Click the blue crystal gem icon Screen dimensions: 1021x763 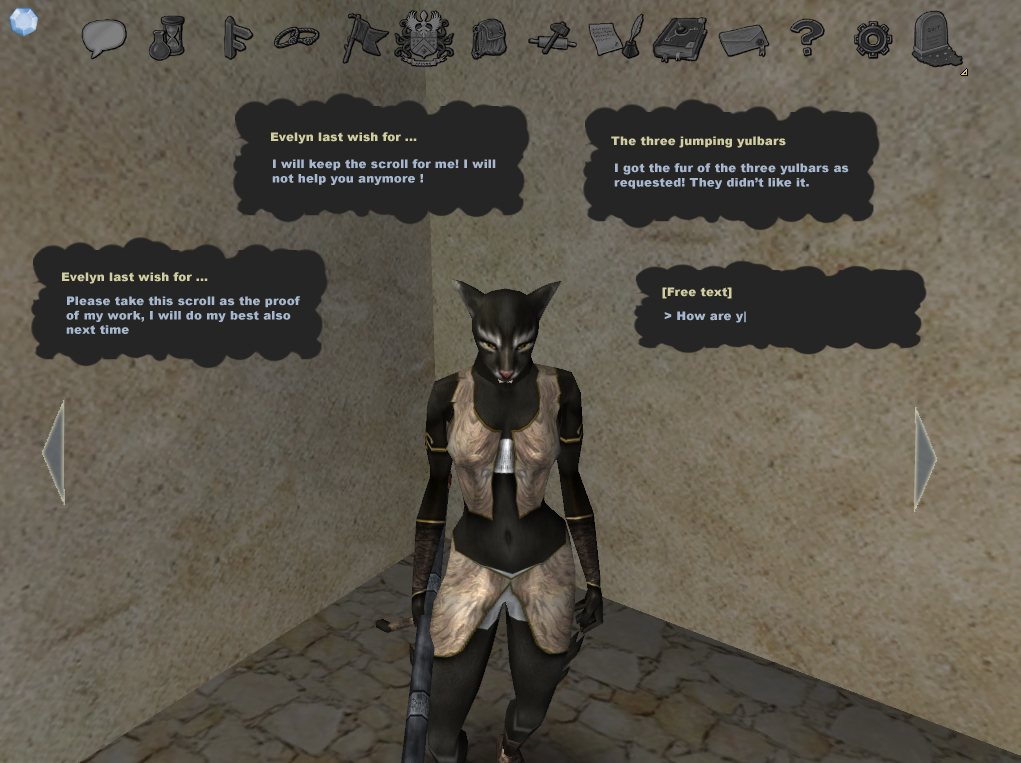tap(23, 21)
